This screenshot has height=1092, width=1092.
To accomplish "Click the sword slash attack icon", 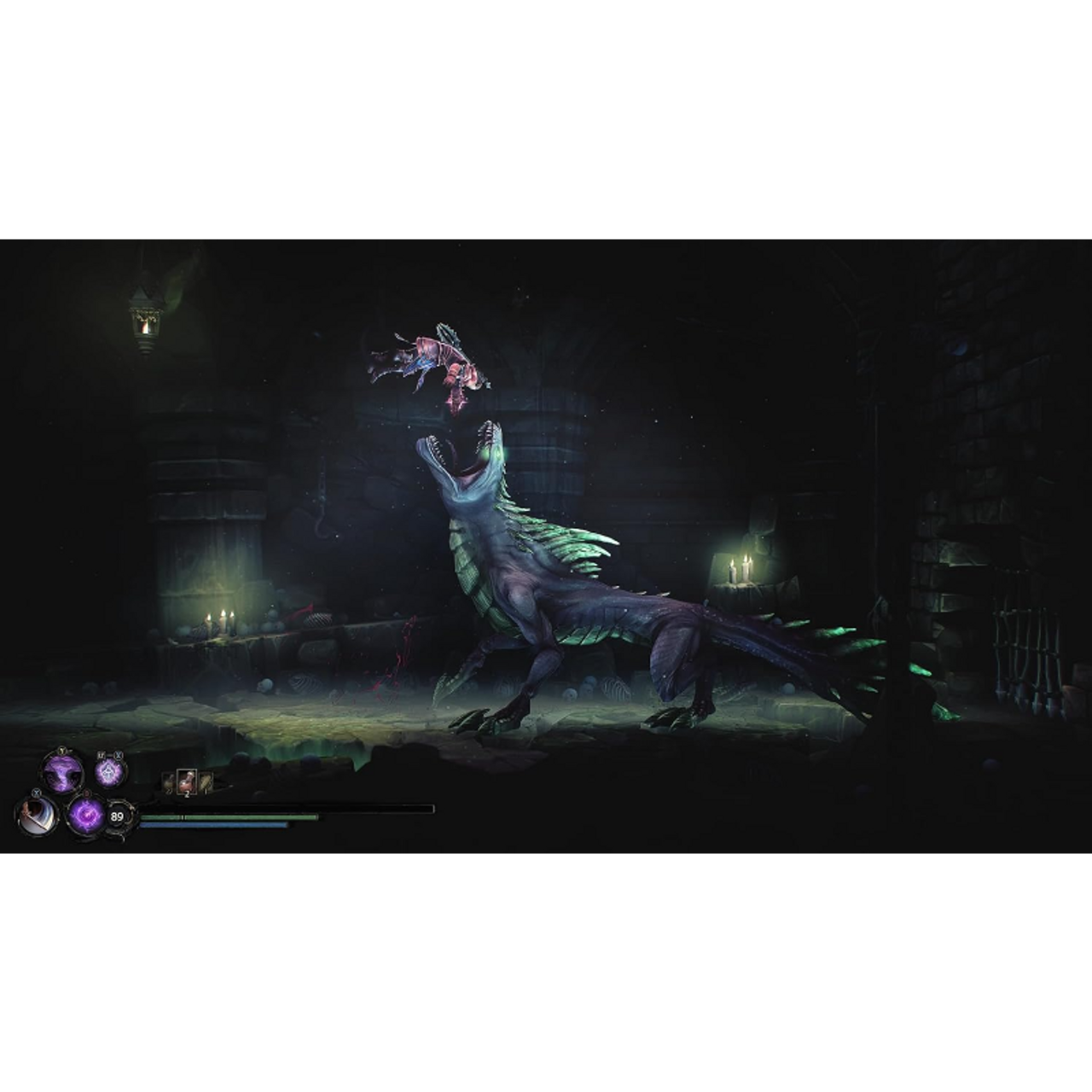I will coord(35,816).
